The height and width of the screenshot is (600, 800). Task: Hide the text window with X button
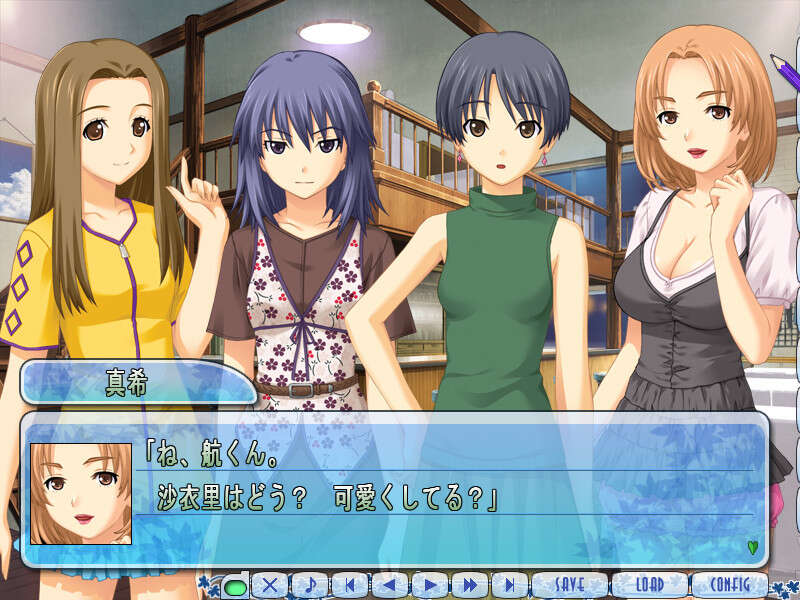(270, 586)
